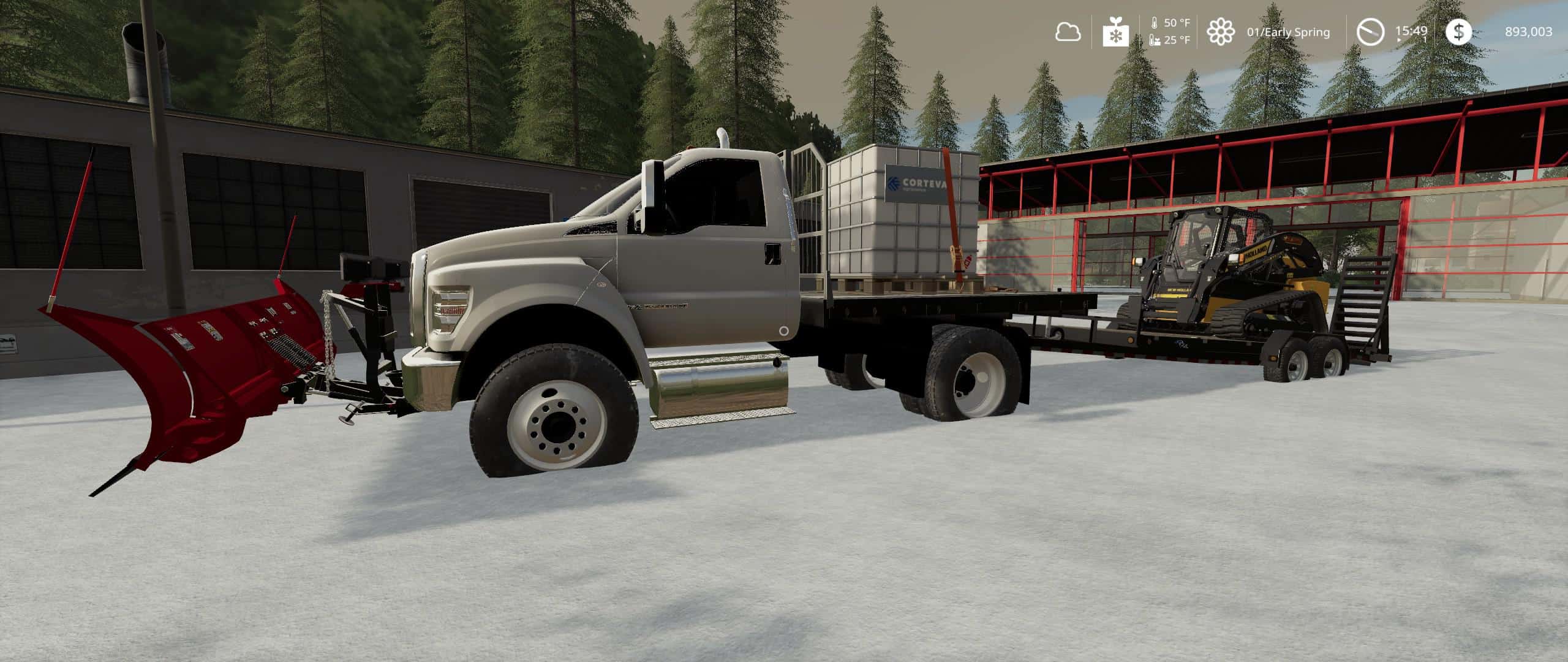Select the game clock icon
The image size is (1568, 662).
pos(1370,32)
